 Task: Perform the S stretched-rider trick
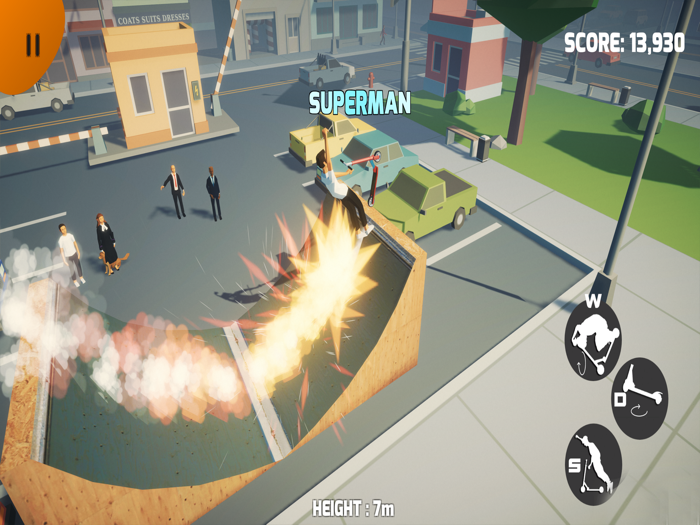pyautogui.click(x=593, y=463)
